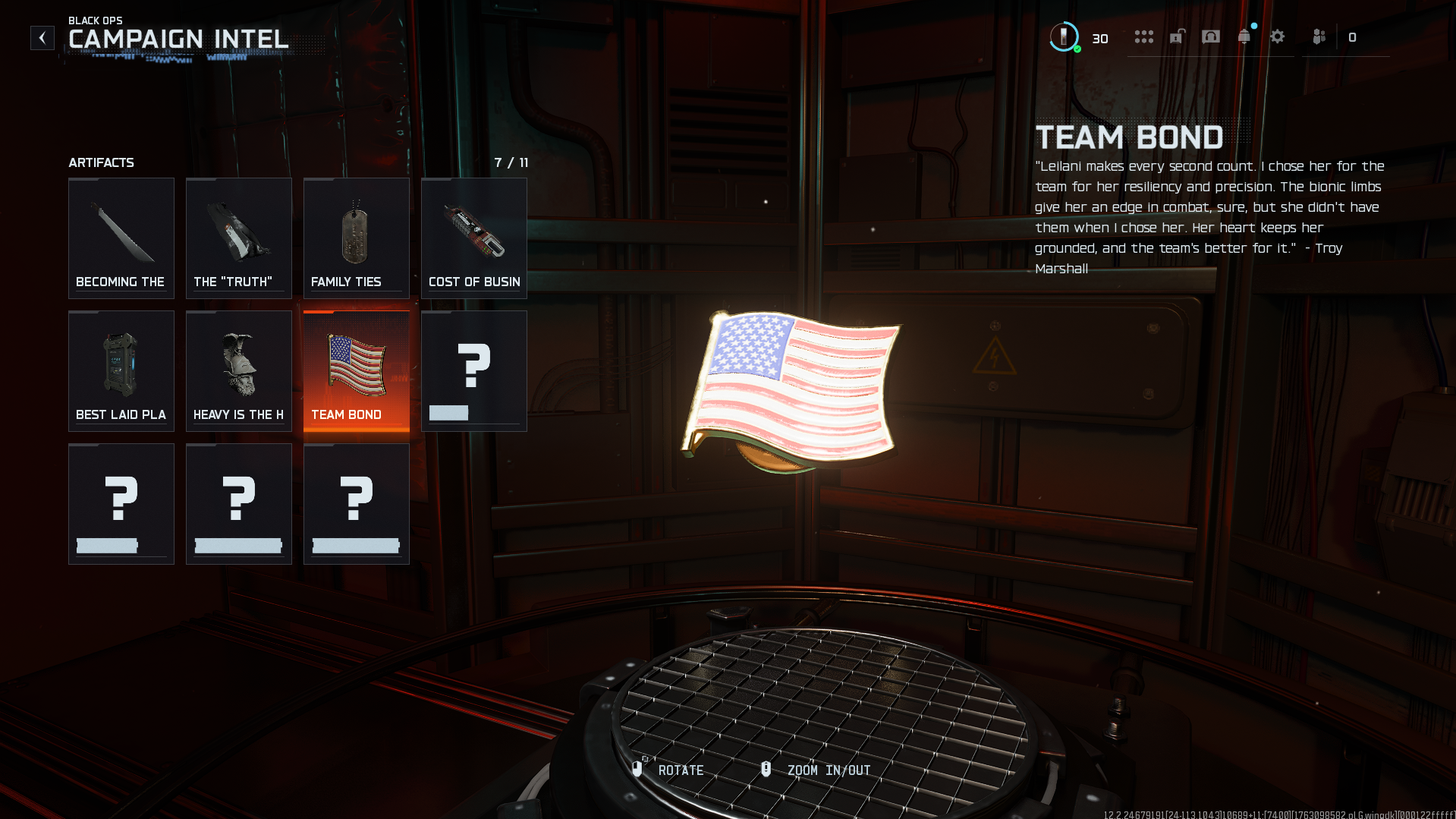Go back using the arrow beside Campaign Intel
This screenshot has height=819, width=1456.
coord(42,37)
